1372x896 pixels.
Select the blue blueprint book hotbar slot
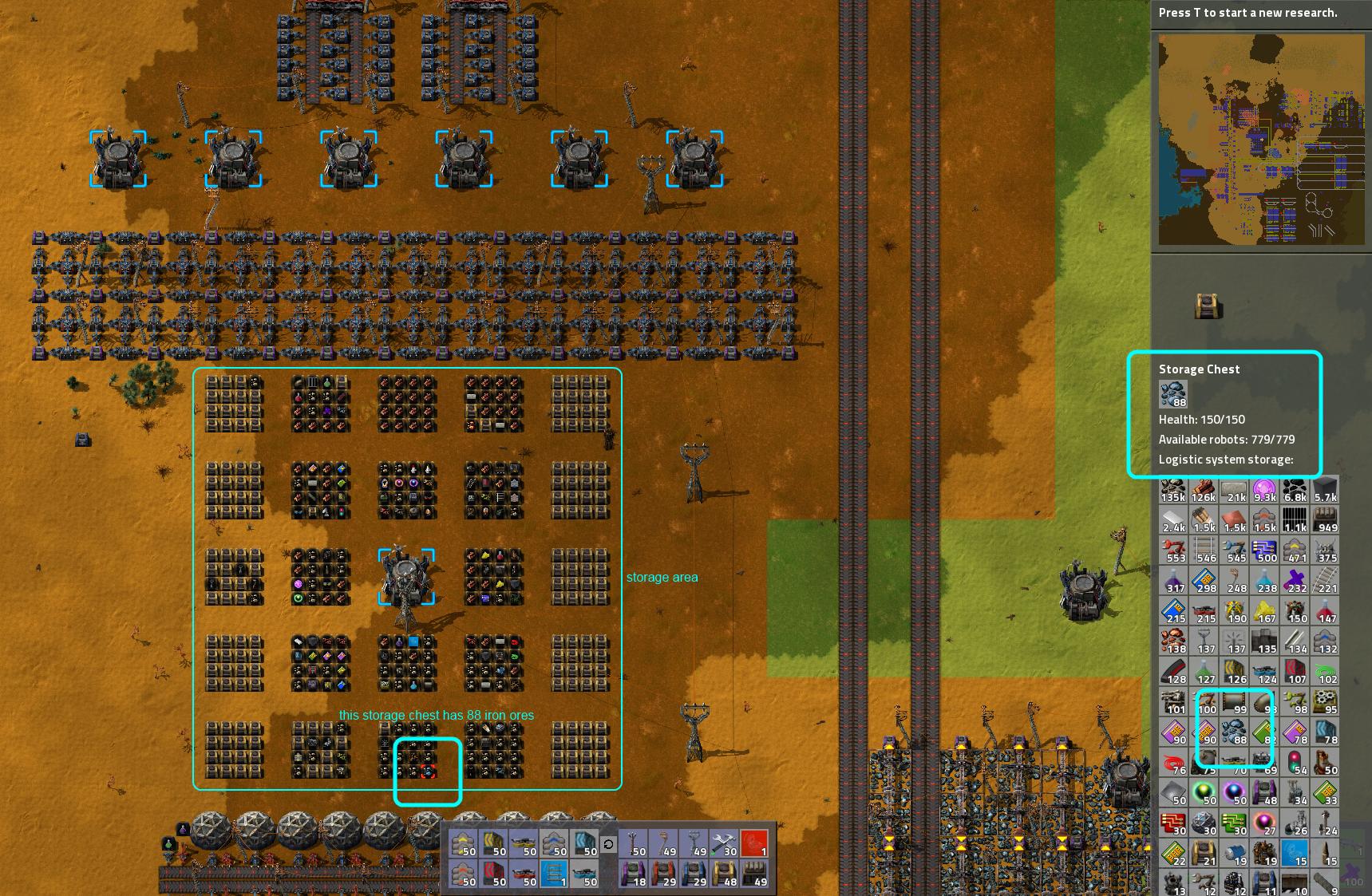(x=555, y=874)
